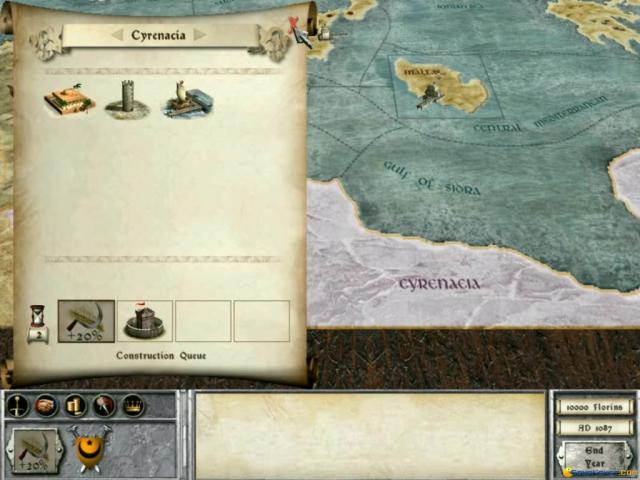The image size is (640, 480).
Task: Click the crescent moon faction shield
Action: pyautogui.click(x=88, y=452)
